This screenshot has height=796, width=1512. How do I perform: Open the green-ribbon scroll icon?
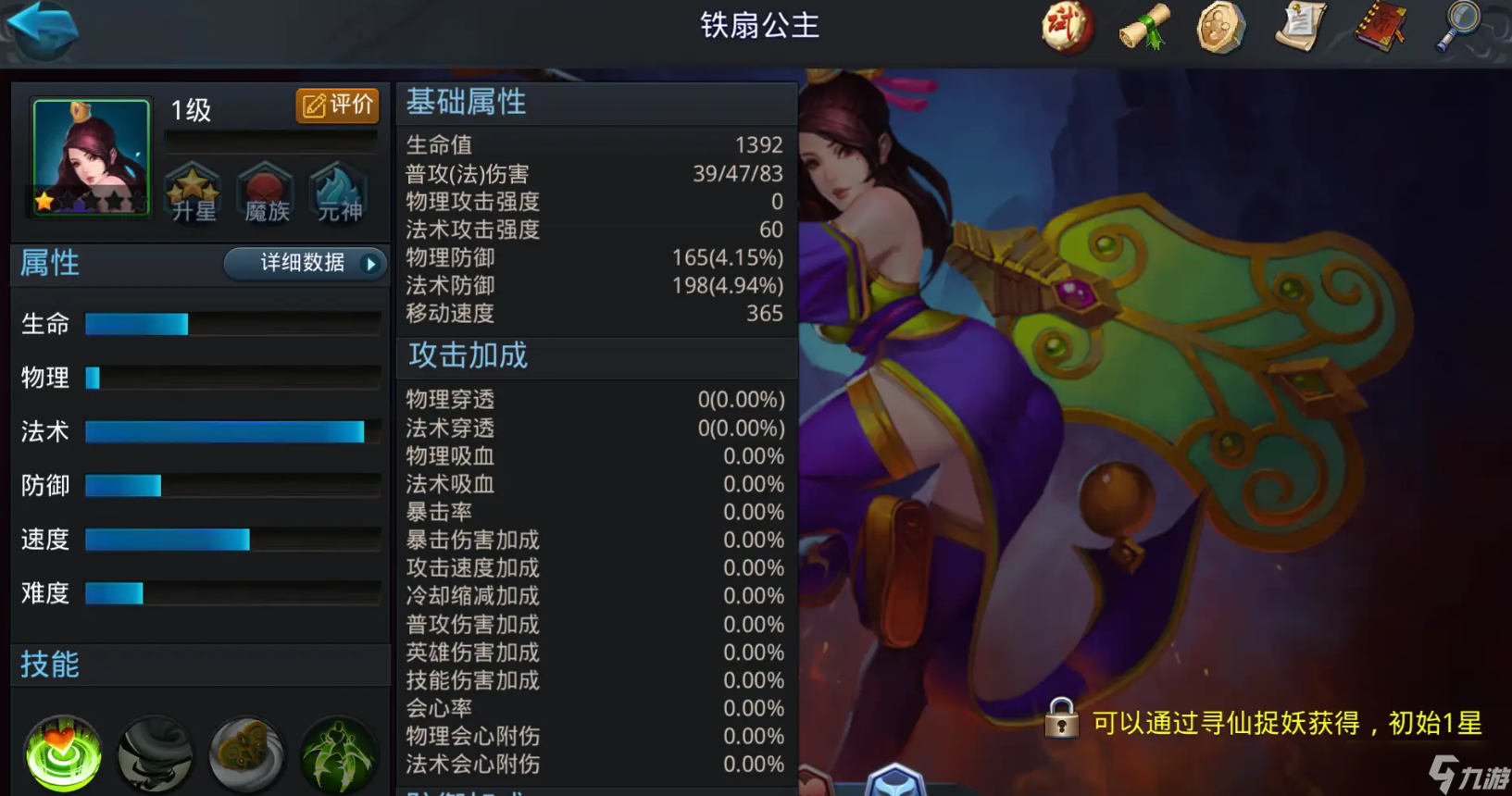[1144, 28]
